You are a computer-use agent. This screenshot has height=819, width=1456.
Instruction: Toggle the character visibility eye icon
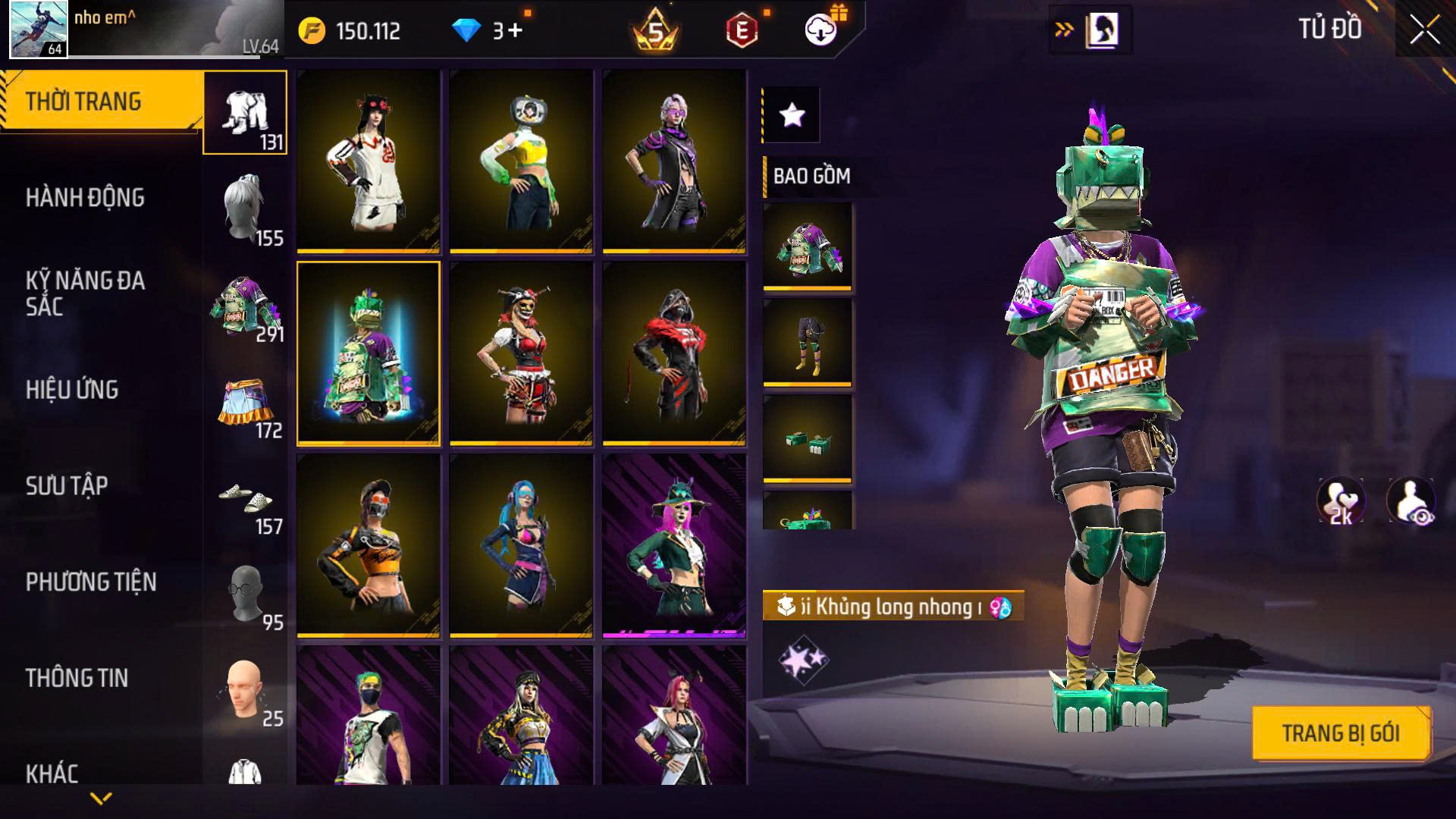click(x=1410, y=501)
